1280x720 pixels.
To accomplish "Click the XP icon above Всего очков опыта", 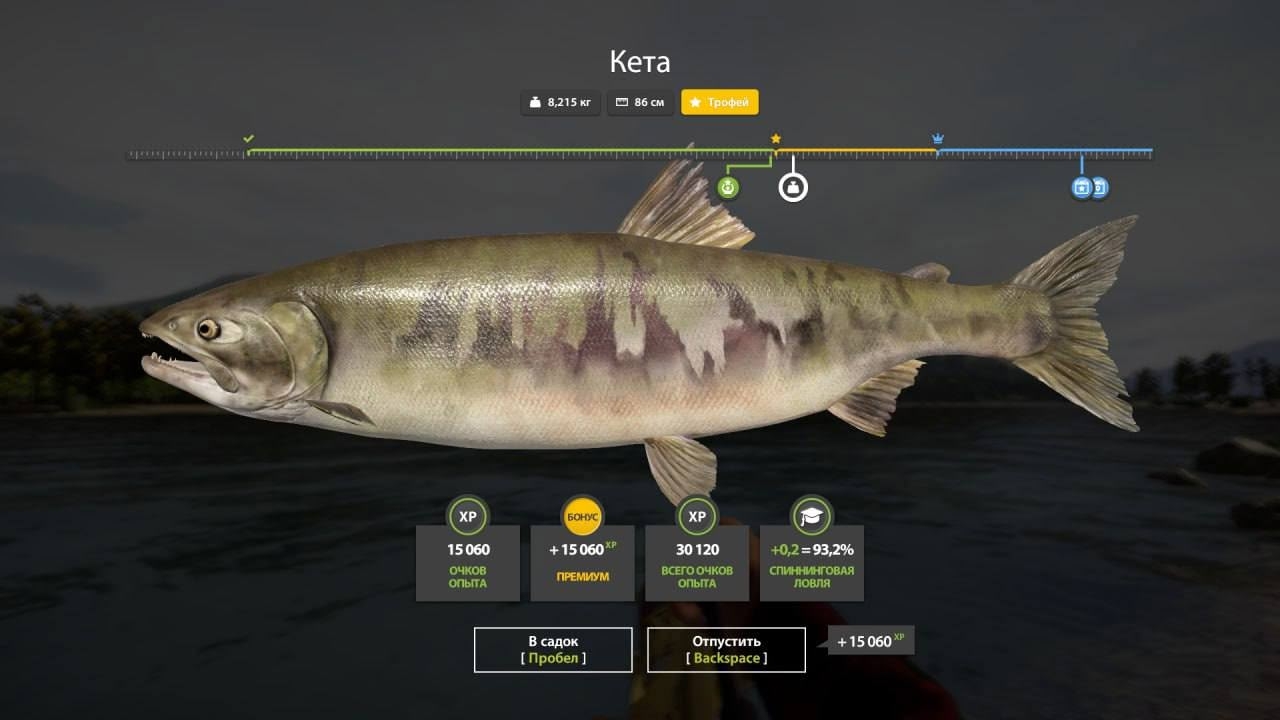I will point(697,516).
